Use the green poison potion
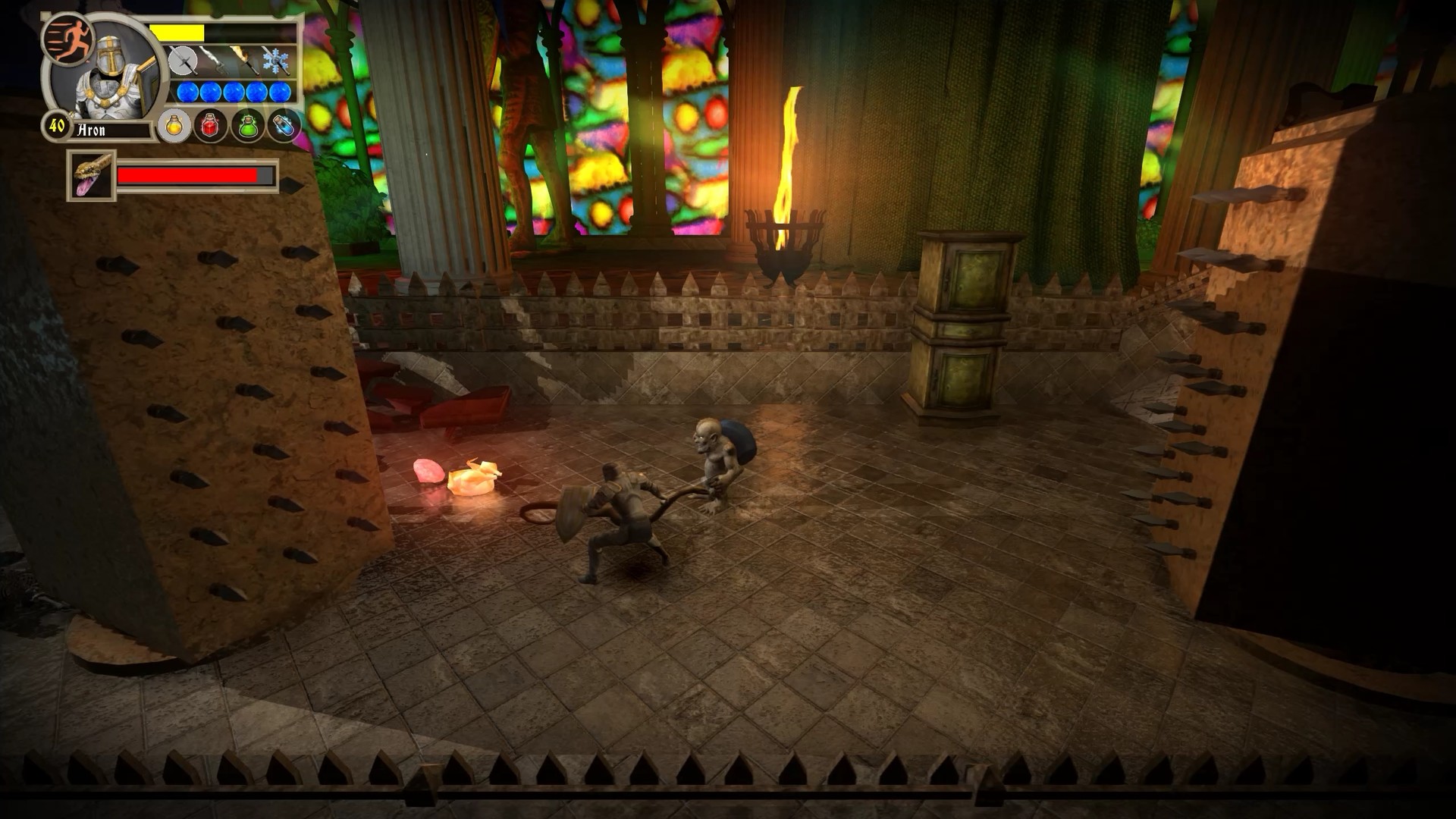Viewport: 1456px width, 819px height. click(x=246, y=126)
